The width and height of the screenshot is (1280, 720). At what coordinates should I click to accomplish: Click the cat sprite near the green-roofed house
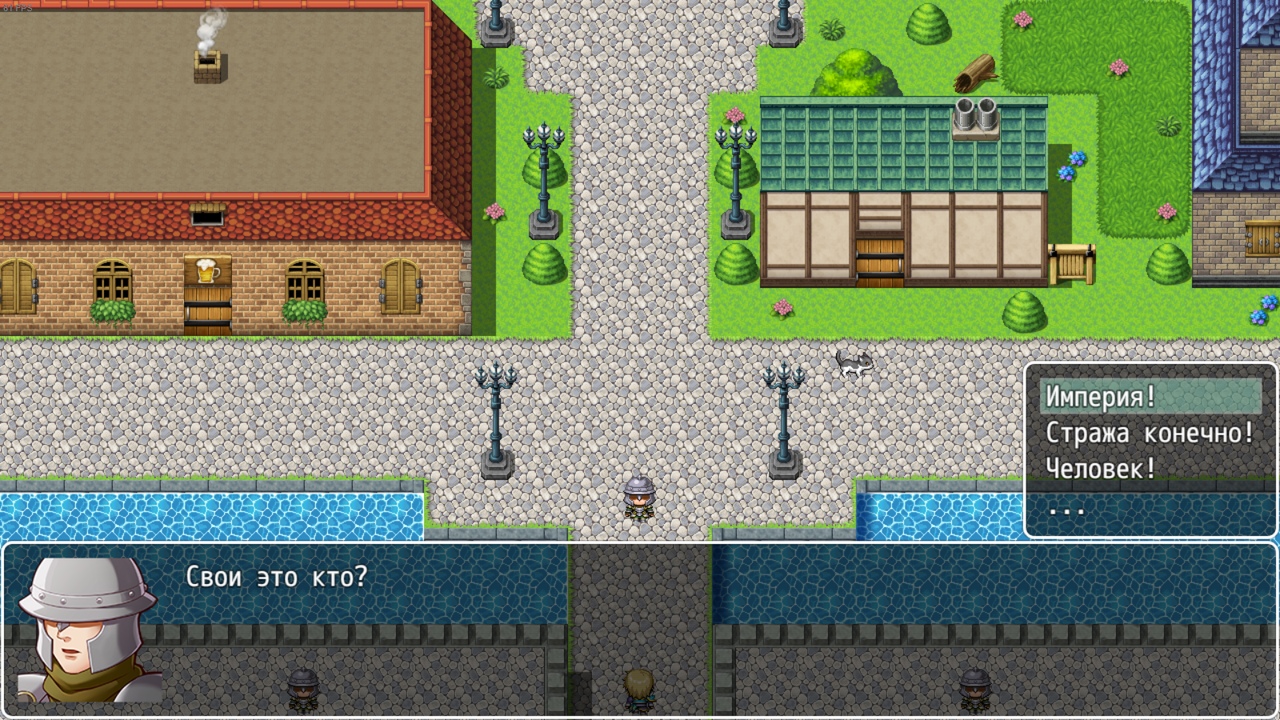pyautogui.click(x=852, y=365)
